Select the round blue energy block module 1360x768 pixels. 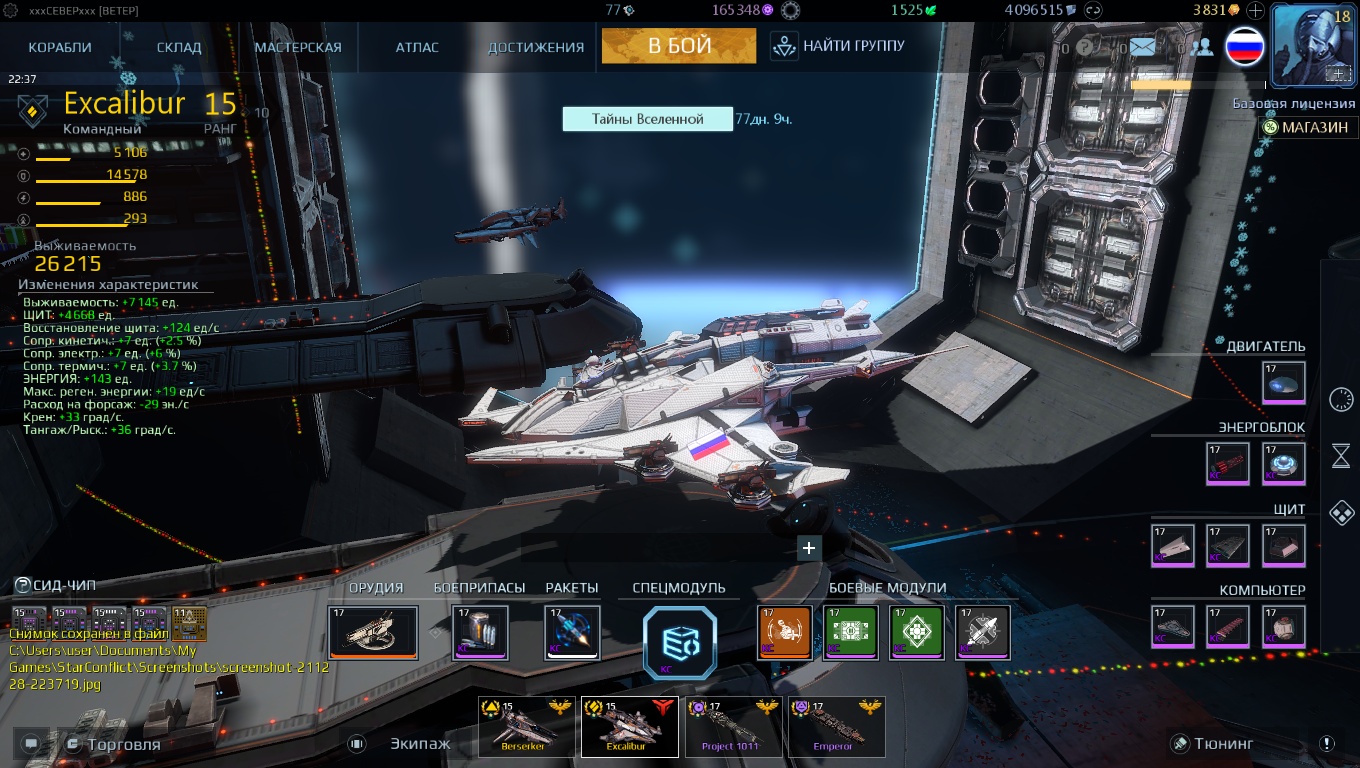tap(1283, 462)
